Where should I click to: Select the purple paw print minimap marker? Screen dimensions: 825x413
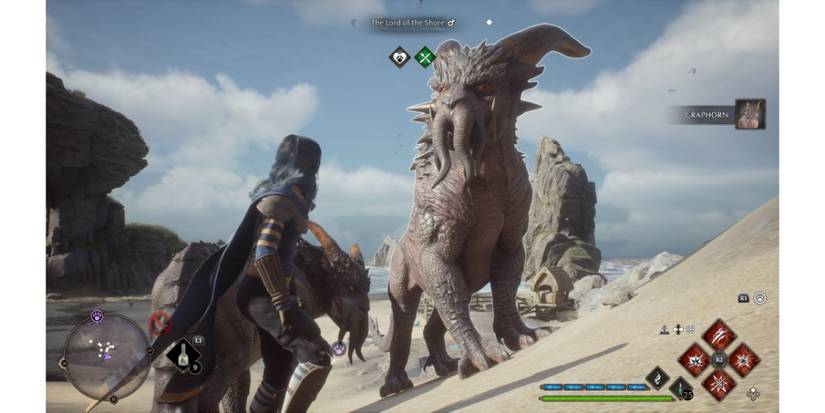[97, 315]
